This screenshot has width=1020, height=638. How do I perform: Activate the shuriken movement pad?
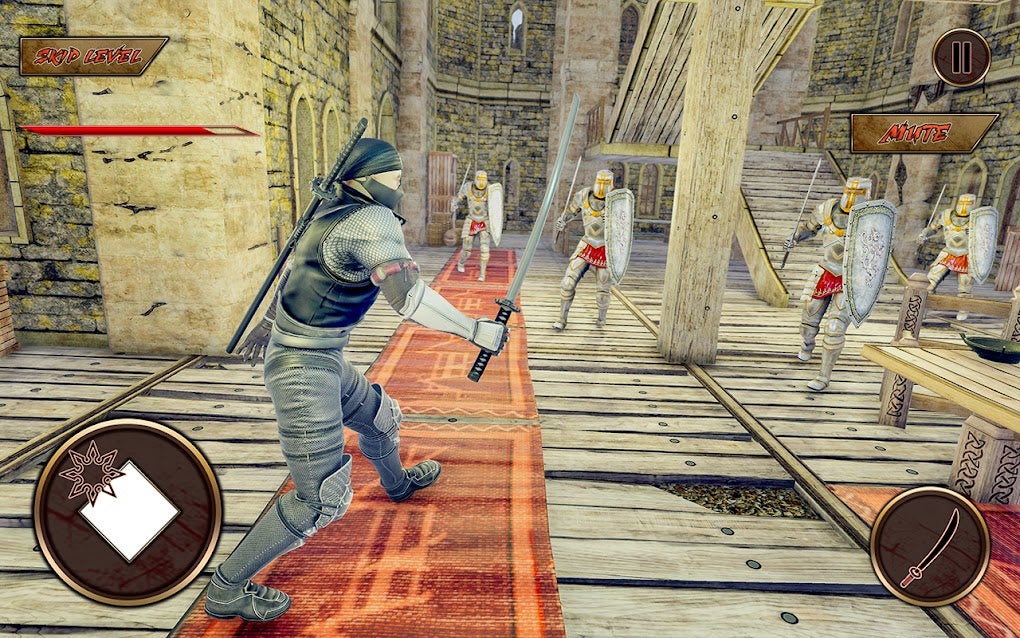click(x=127, y=511)
